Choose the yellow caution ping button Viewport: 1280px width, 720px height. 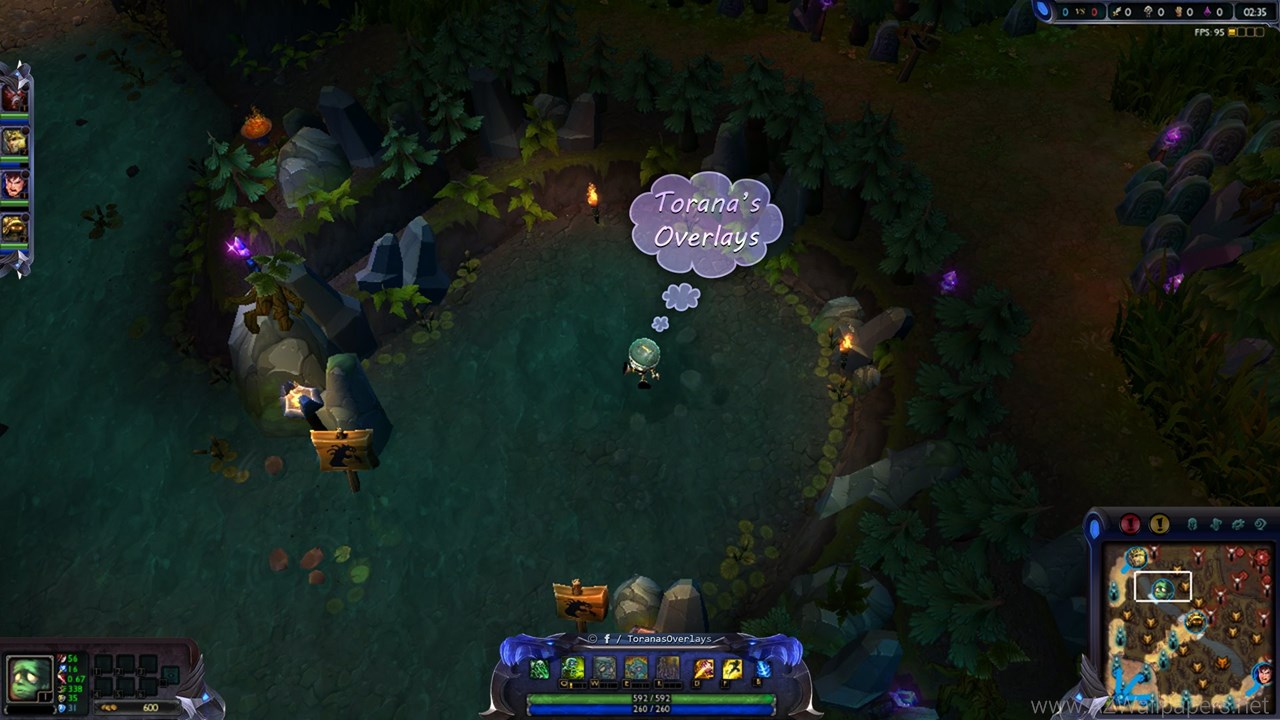pos(1160,524)
